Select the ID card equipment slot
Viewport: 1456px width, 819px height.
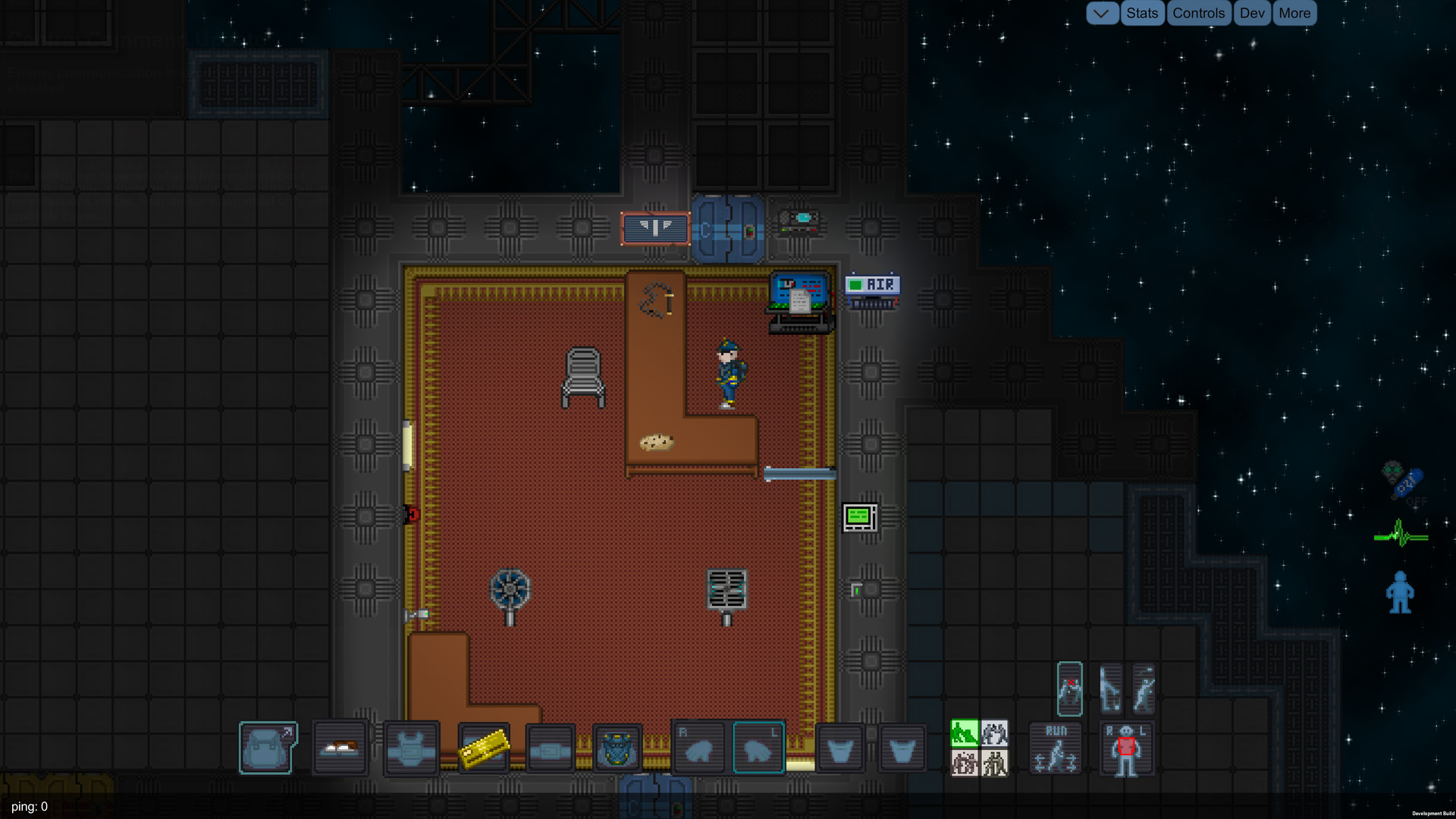click(x=482, y=748)
